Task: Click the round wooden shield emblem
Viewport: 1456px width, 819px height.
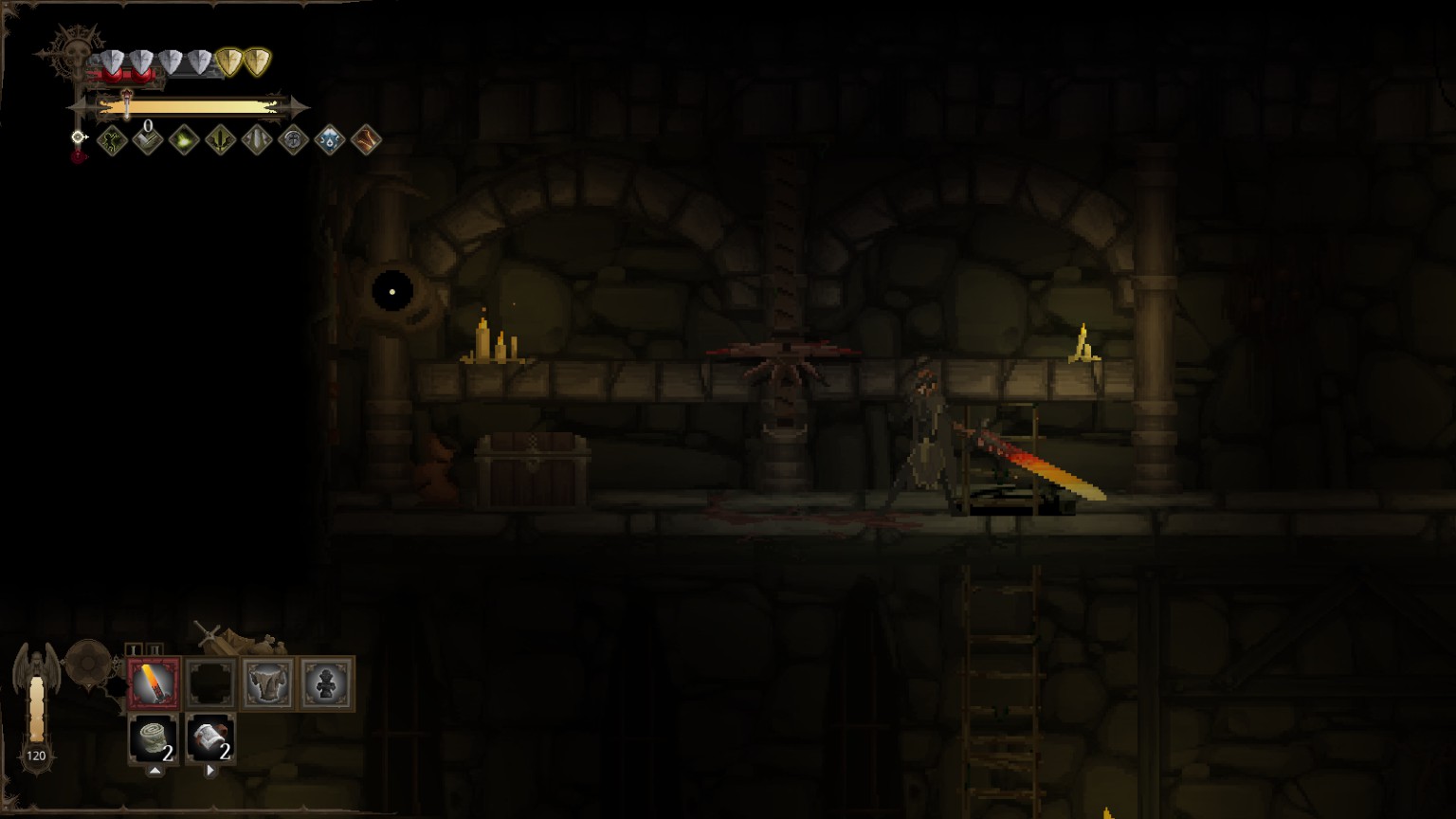Action: 88,663
